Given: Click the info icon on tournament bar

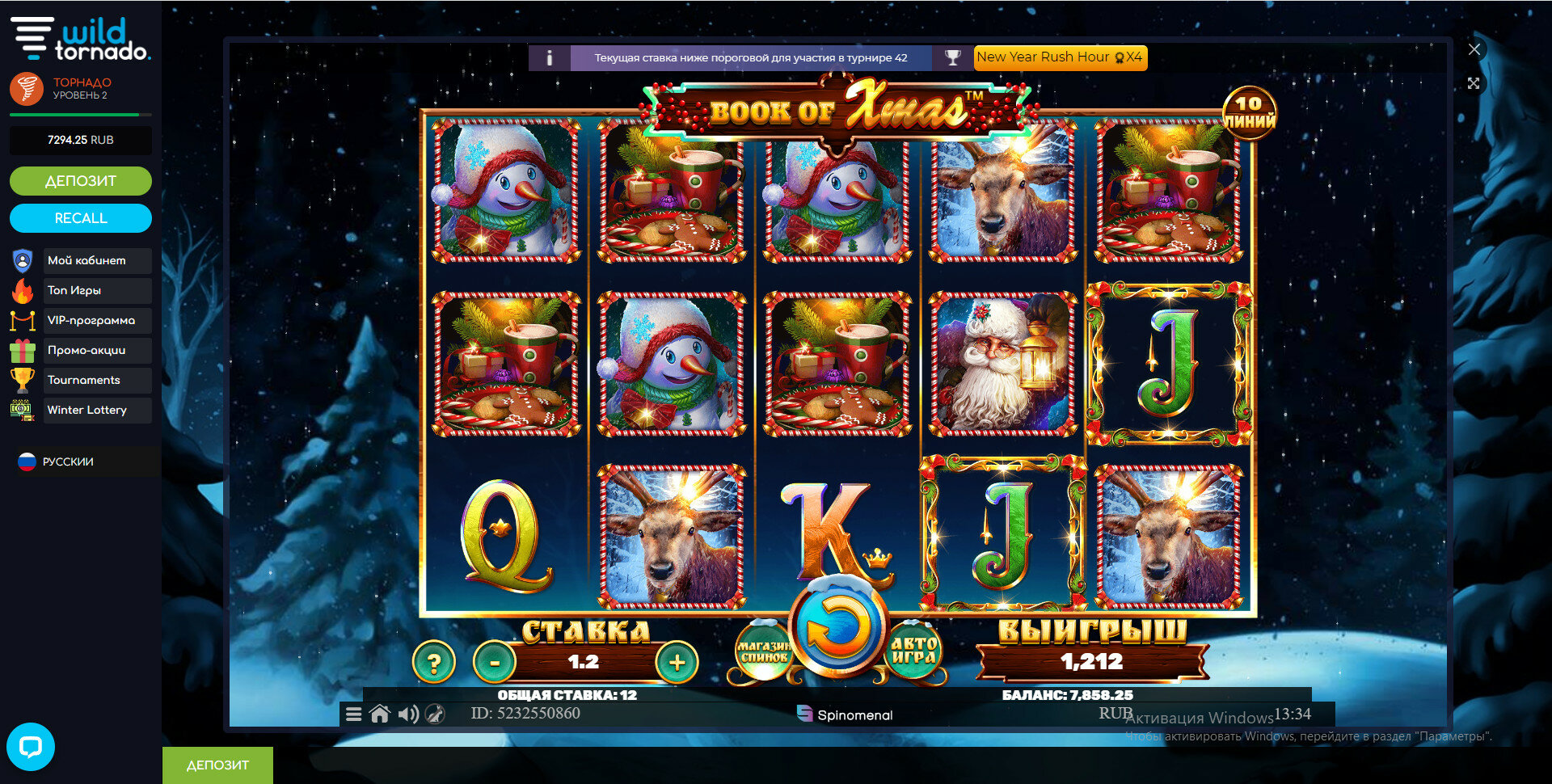Looking at the screenshot, I should (x=550, y=58).
